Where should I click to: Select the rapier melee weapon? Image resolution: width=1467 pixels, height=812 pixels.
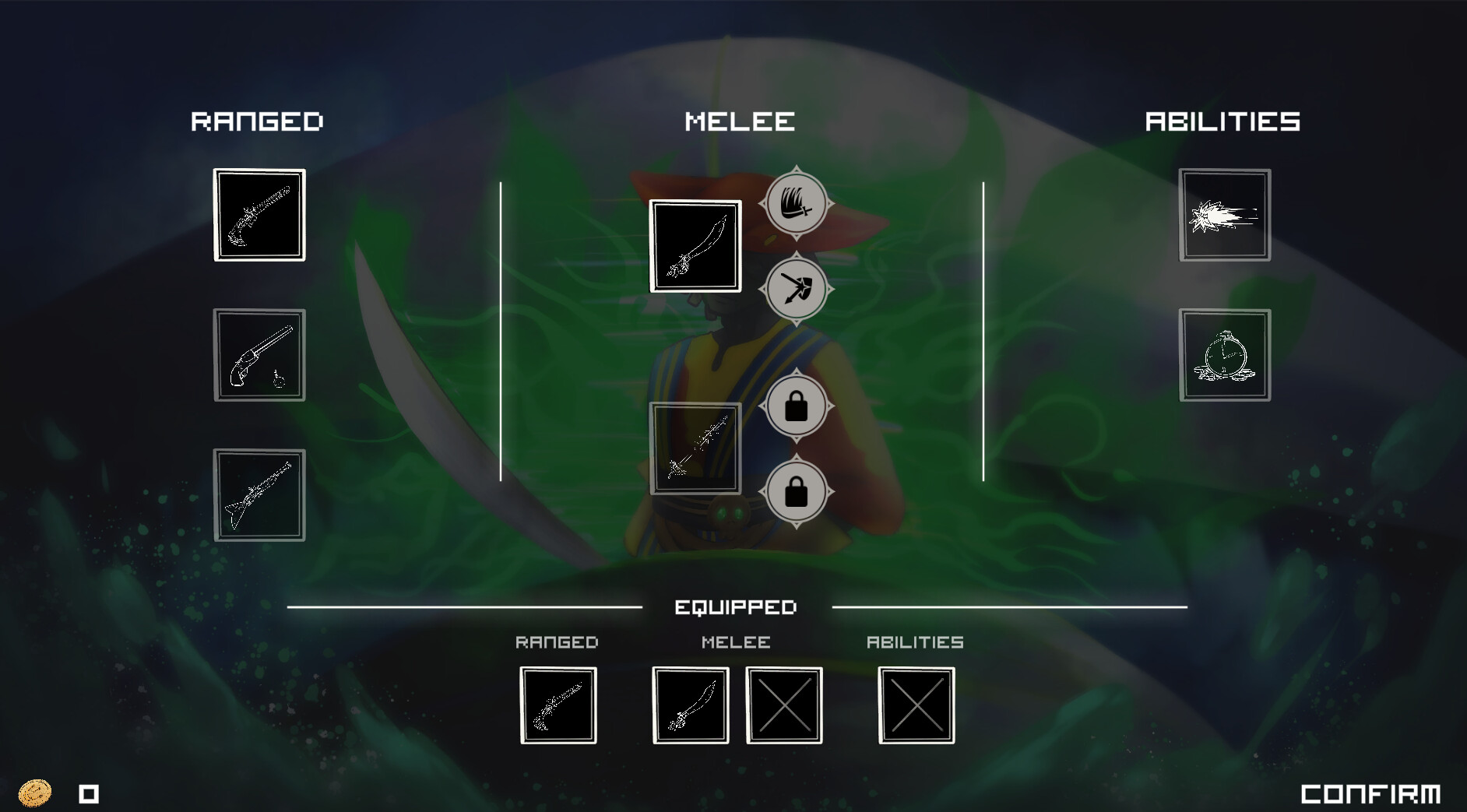click(x=695, y=447)
